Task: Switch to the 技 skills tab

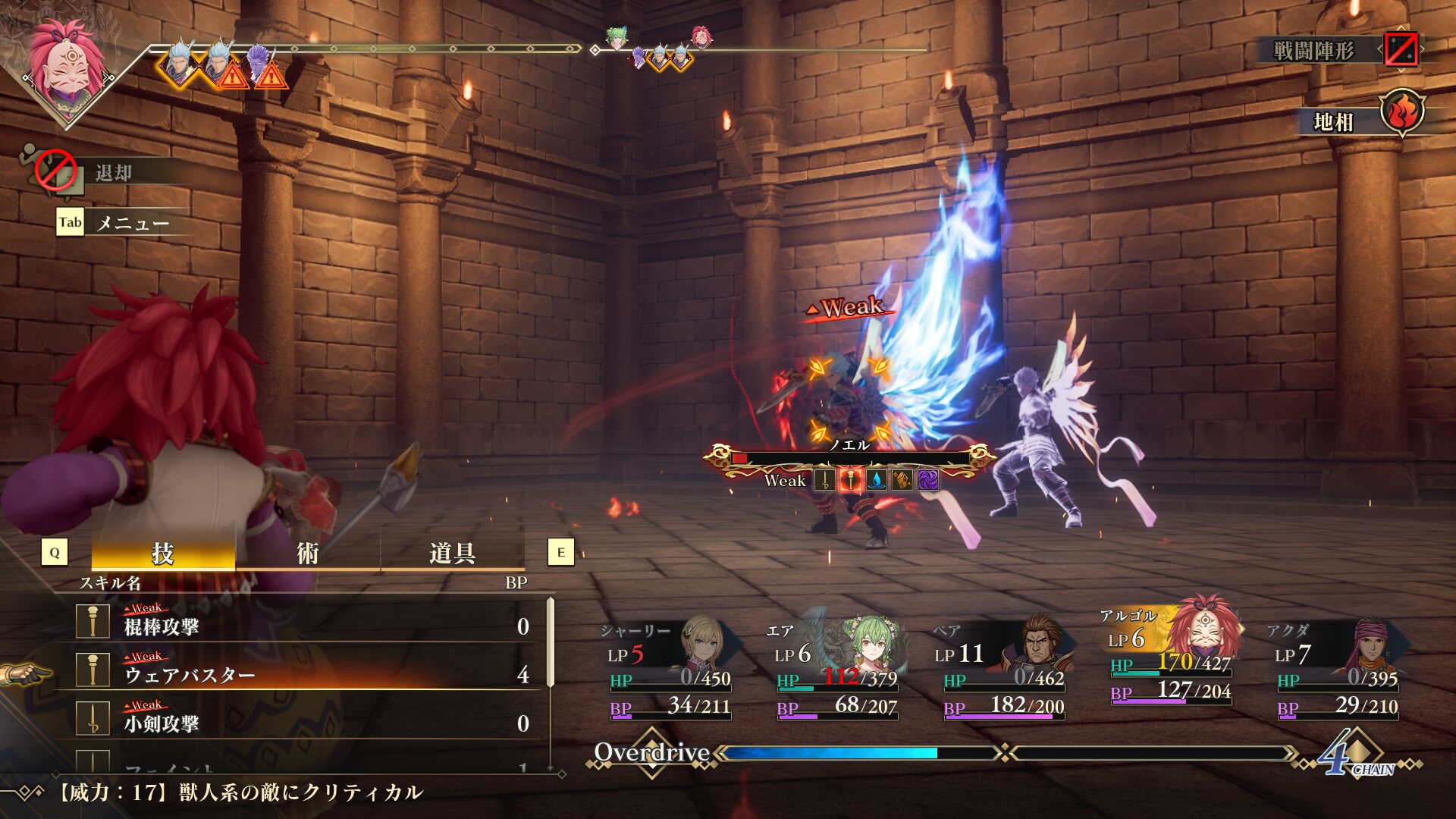Action: (x=163, y=553)
